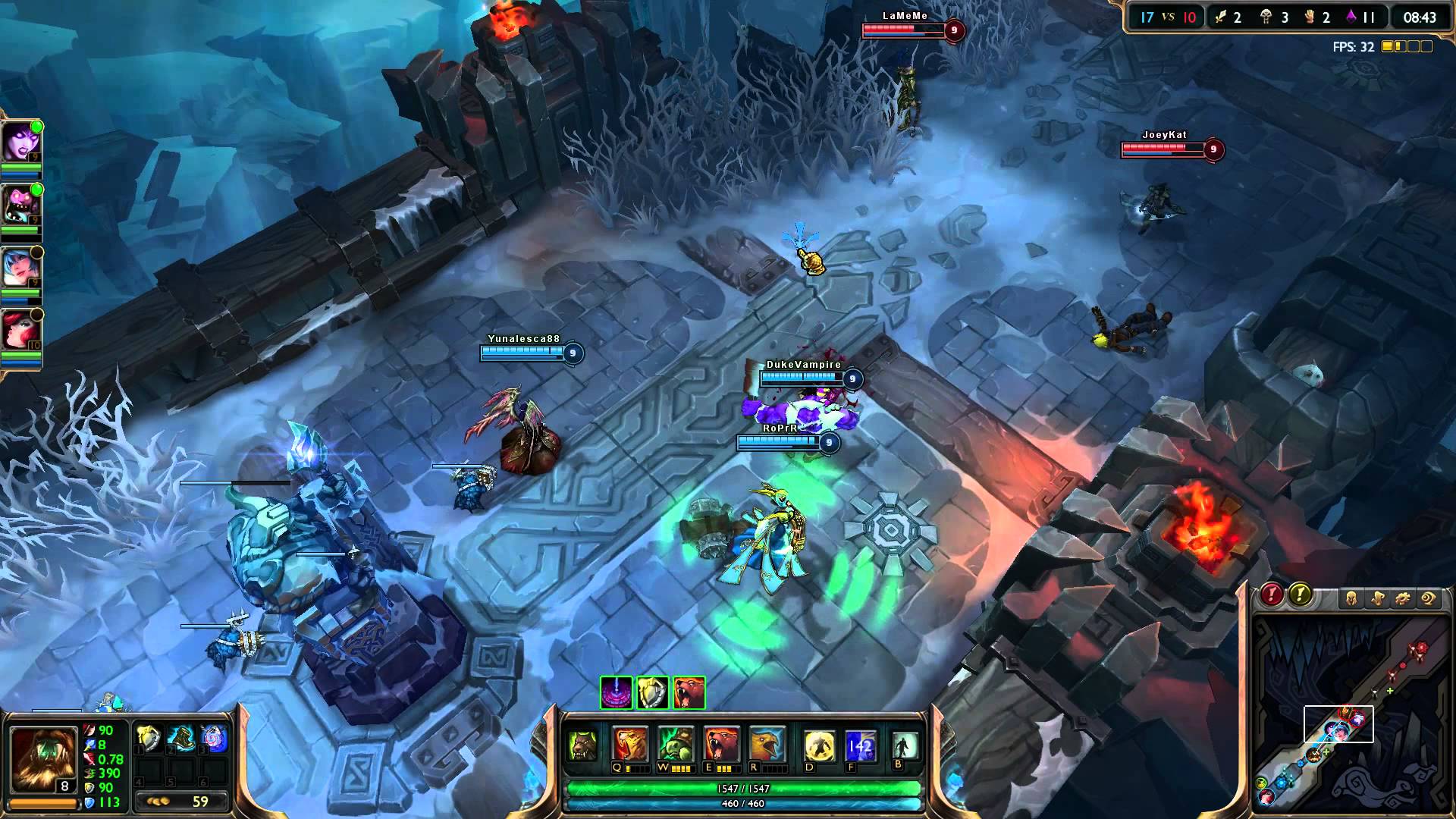Click the Monkey's Agility passive icon

coord(583,745)
